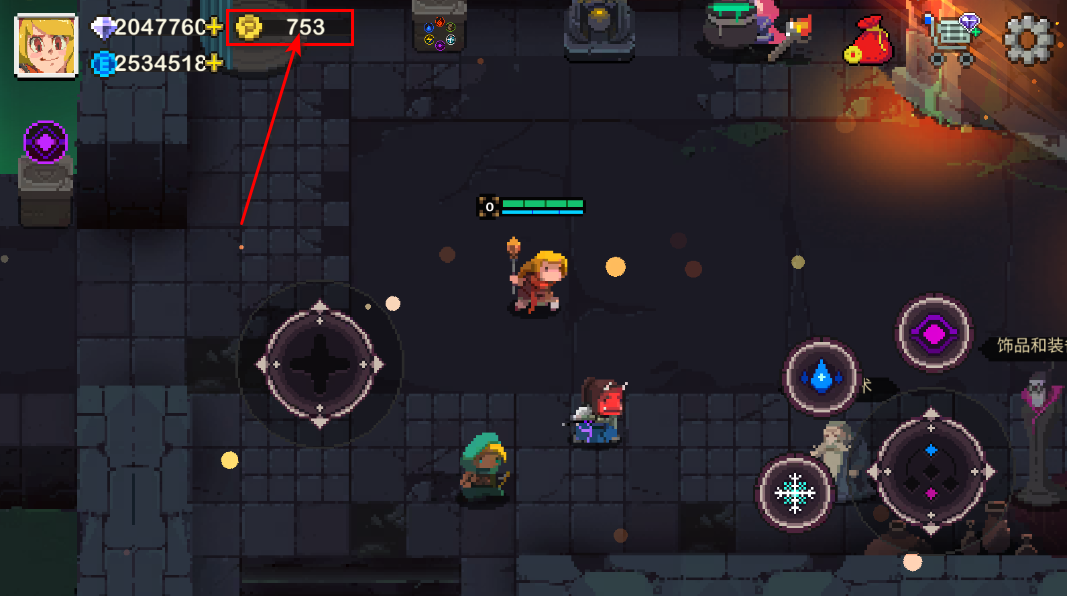Activate the purple eye skill
1067x596 pixels.
pyautogui.click(x=934, y=334)
